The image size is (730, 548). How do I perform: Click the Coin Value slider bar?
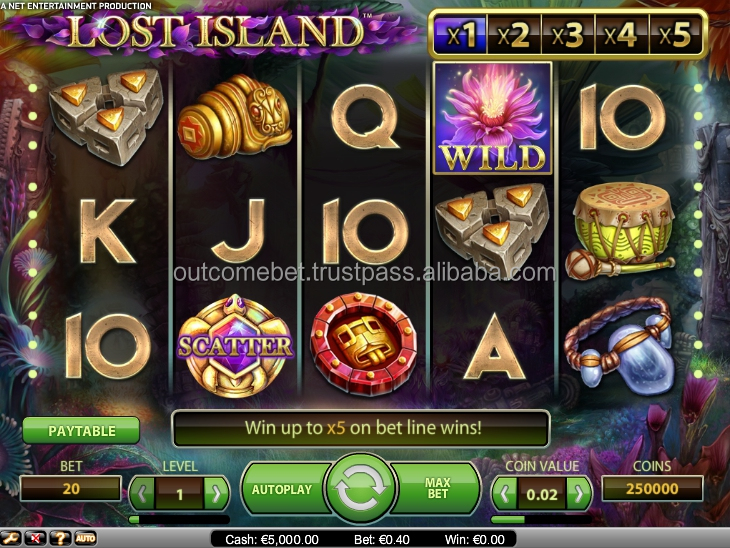tap(542, 519)
